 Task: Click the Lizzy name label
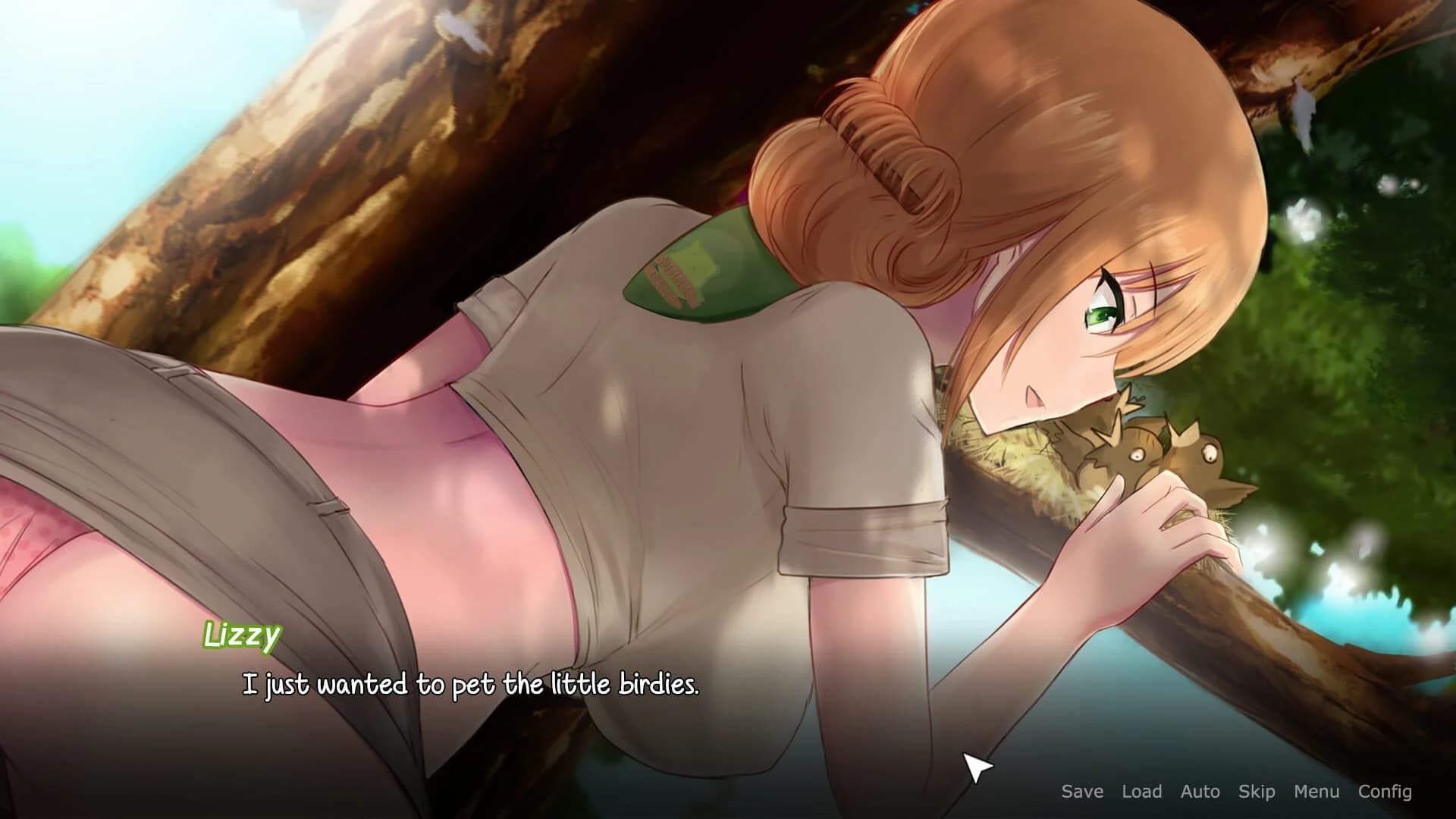tap(243, 635)
